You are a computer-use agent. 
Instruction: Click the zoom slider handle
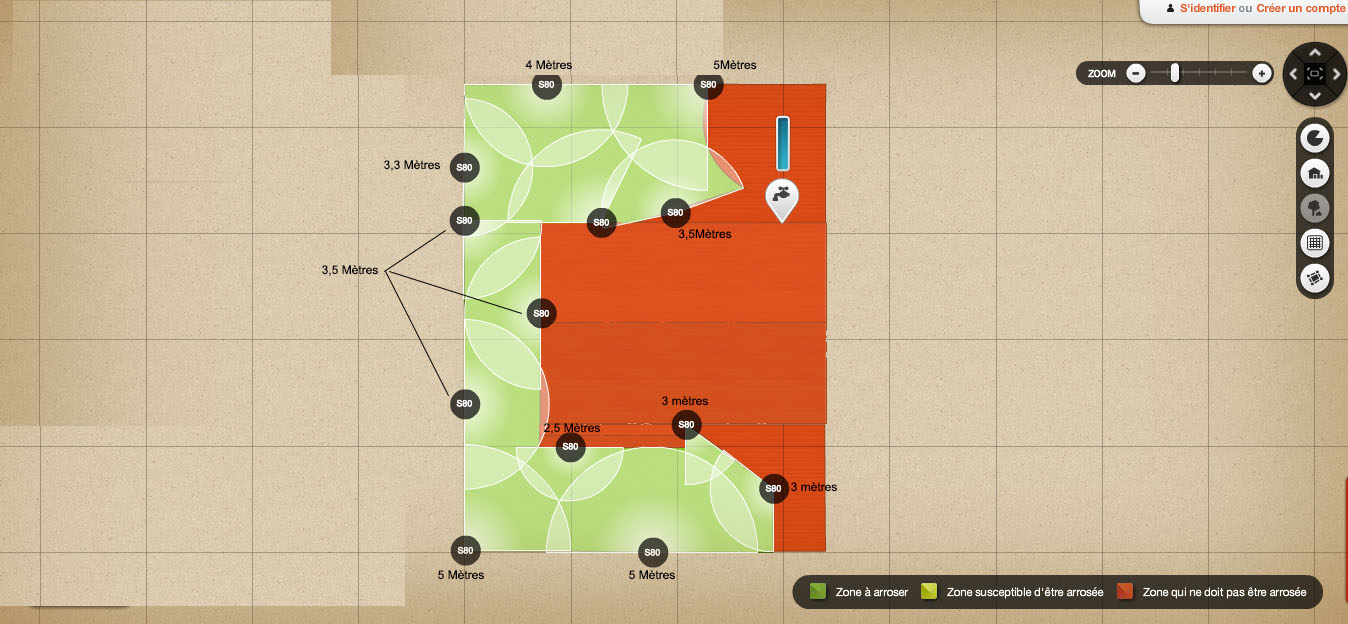click(x=1175, y=72)
